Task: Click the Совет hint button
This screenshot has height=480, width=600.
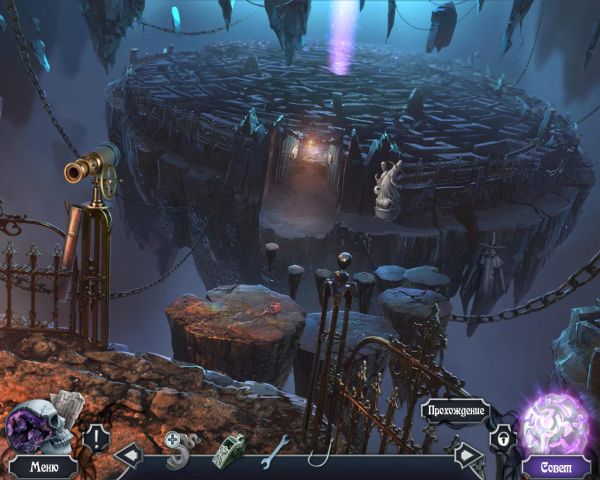Action: [x=555, y=467]
